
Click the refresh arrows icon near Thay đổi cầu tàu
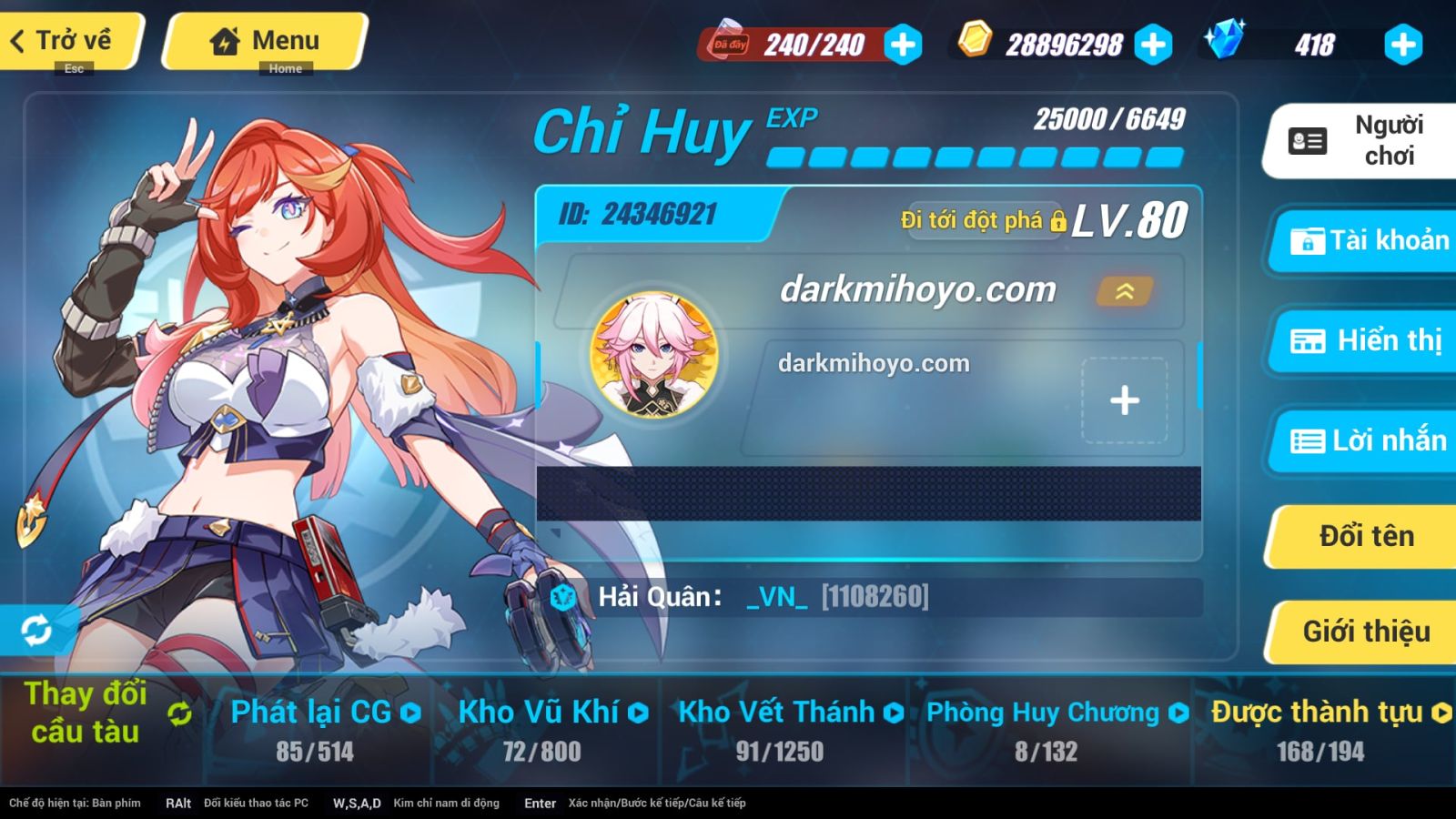[178, 715]
